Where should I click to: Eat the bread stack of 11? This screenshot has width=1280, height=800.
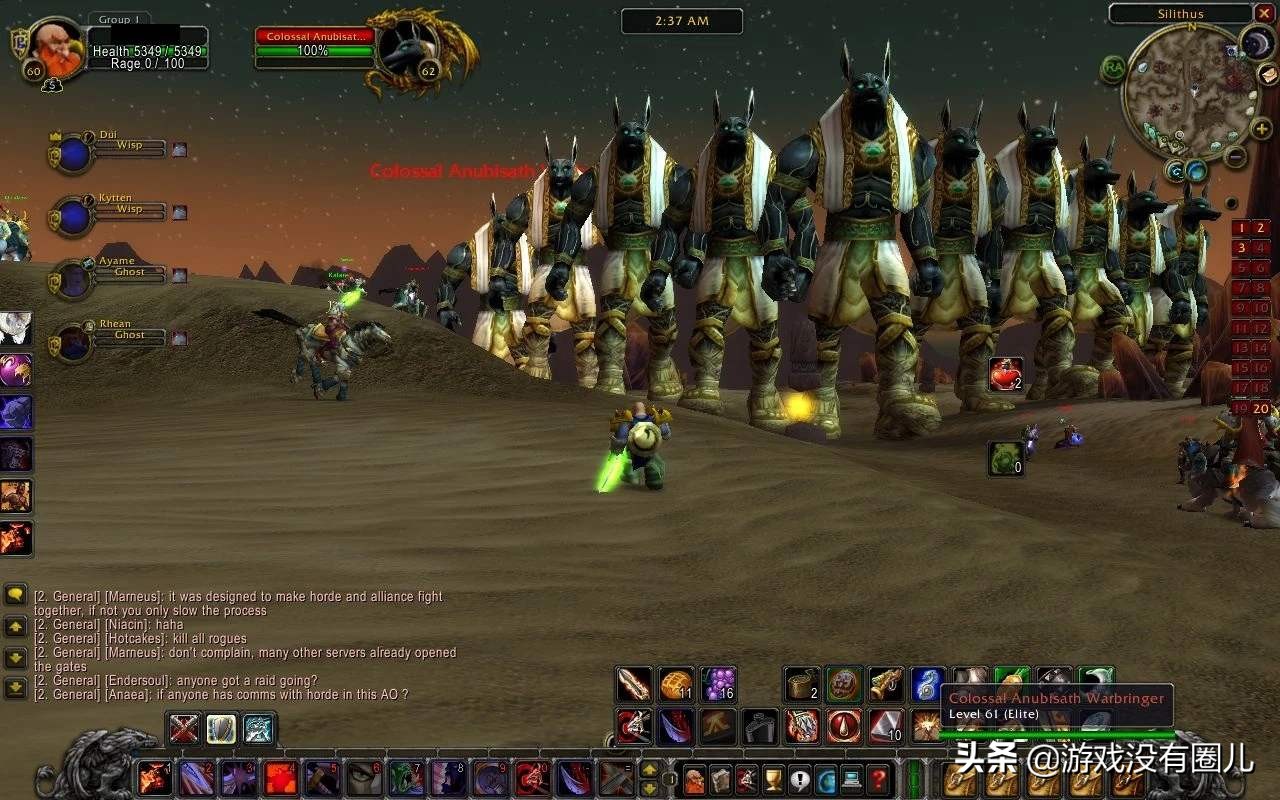[676, 685]
